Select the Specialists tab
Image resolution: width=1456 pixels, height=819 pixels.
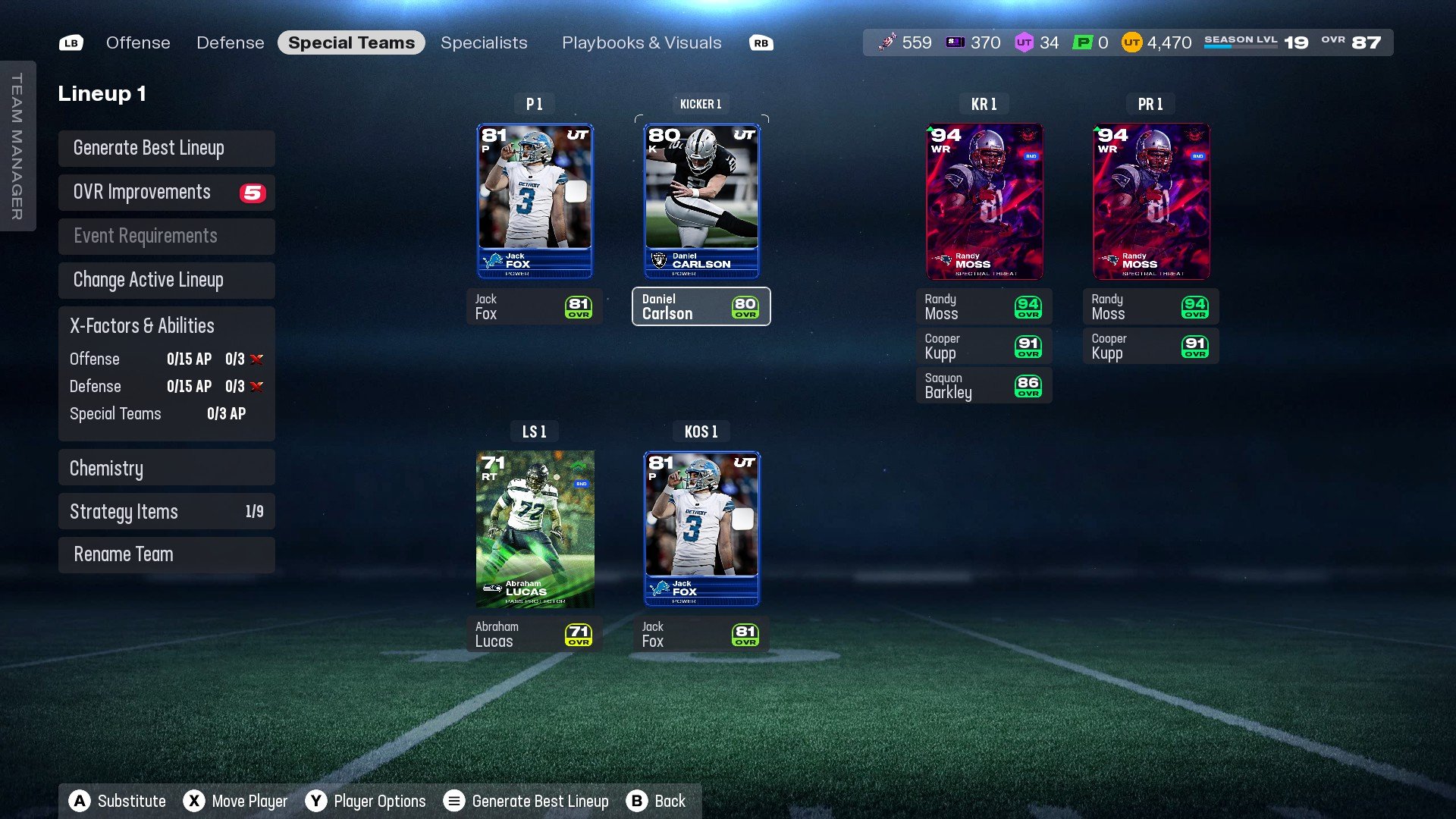[x=484, y=42]
